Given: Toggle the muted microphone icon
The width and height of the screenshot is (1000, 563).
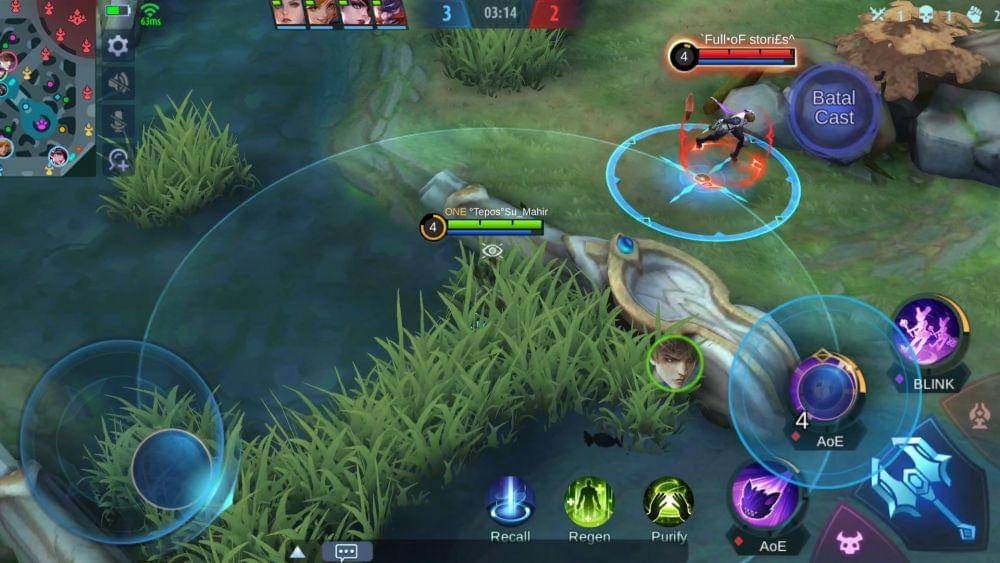Looking at the screenshot, I should [x=118, y=121].
